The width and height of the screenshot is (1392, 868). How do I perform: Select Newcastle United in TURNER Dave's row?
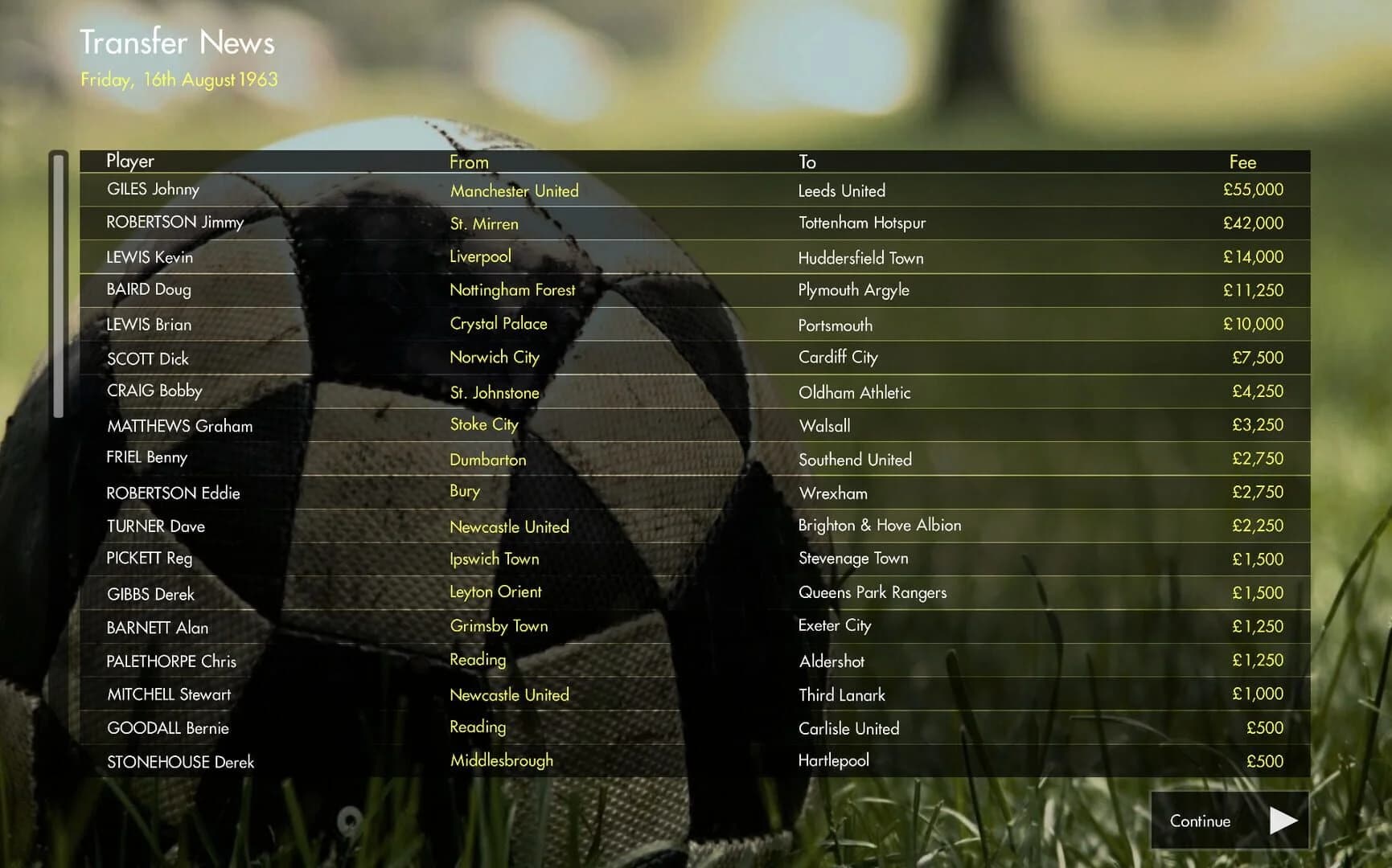[x=509, y=526]
